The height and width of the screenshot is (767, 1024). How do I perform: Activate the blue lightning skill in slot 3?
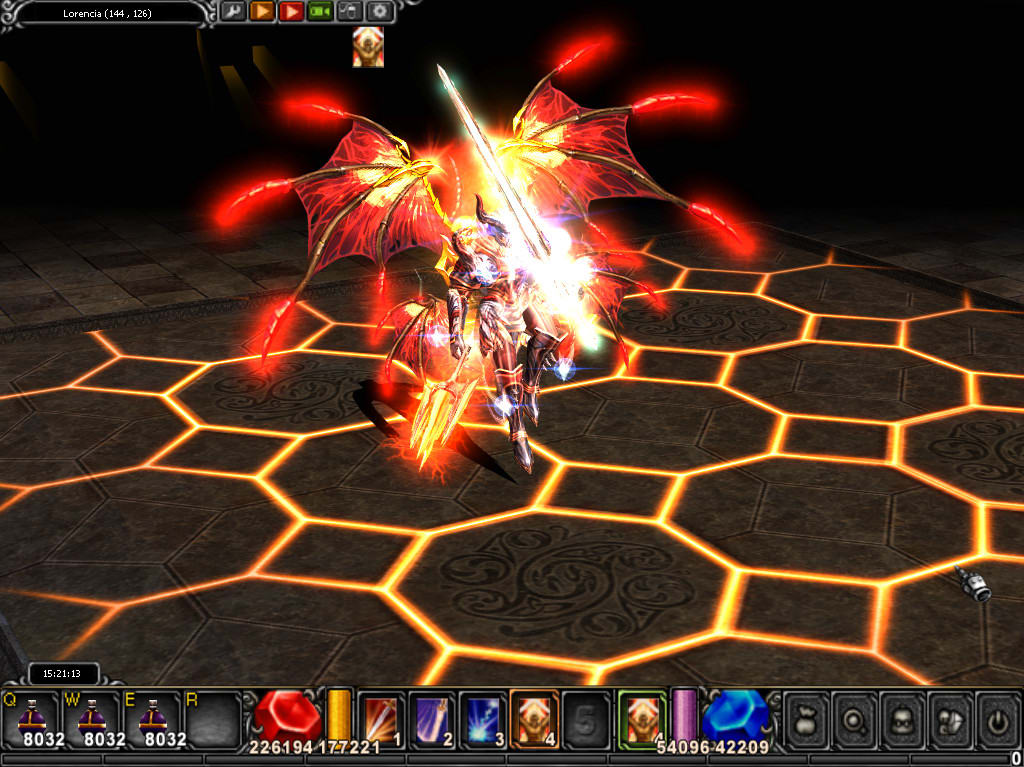tap(484, 719)
